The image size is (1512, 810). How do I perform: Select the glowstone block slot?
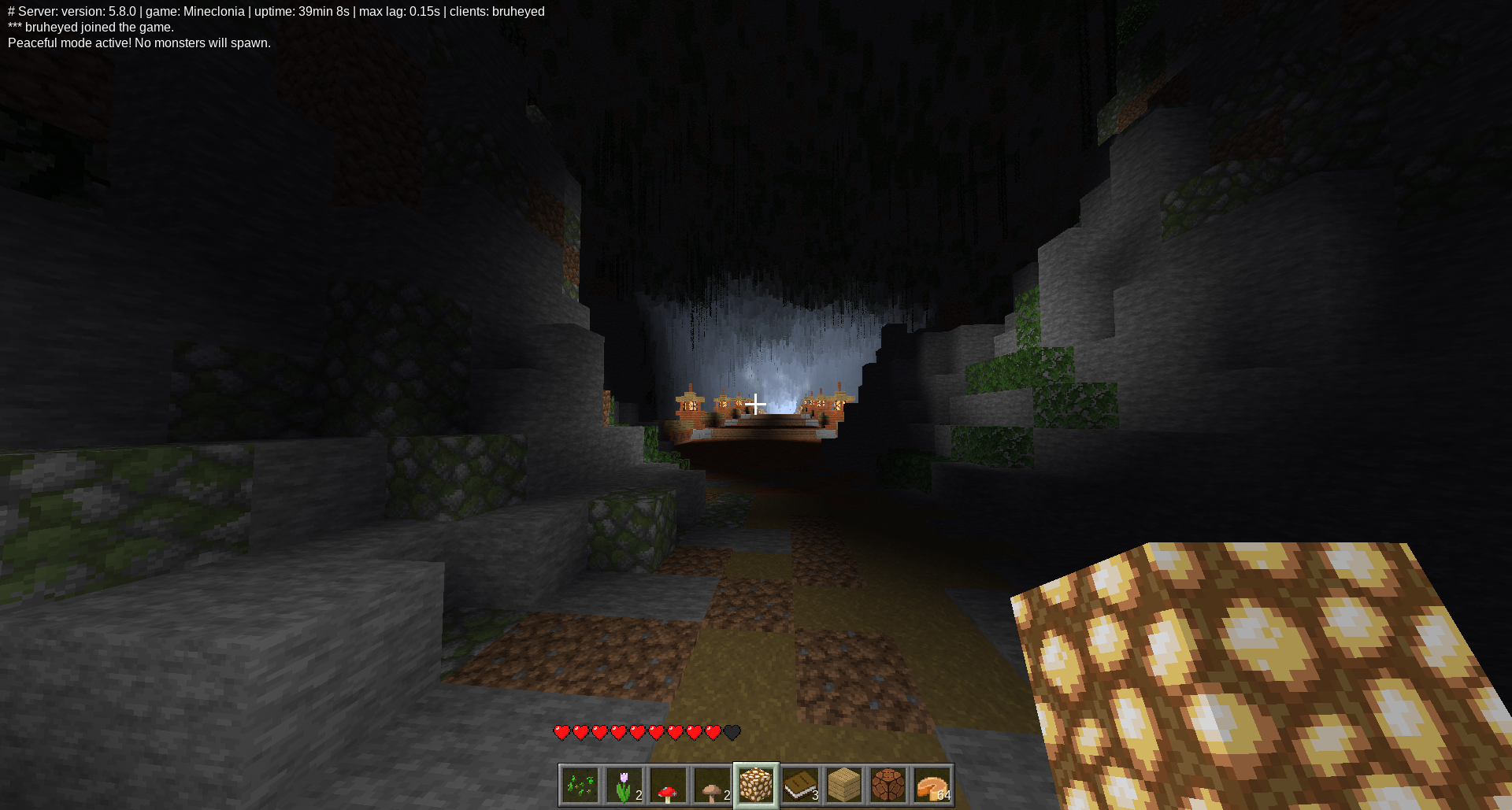(756, 786)
